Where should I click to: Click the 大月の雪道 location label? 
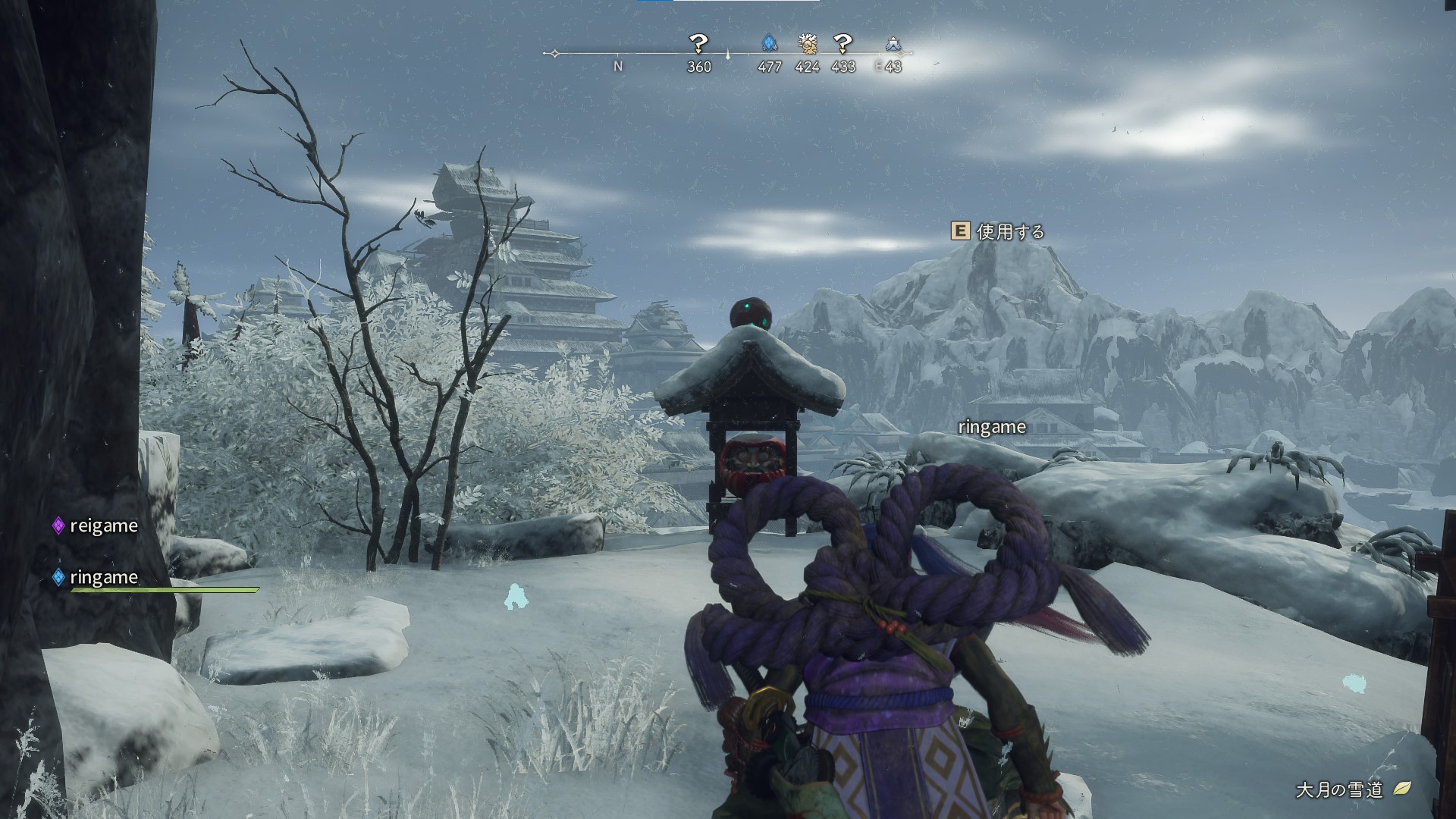[1338, 789]
